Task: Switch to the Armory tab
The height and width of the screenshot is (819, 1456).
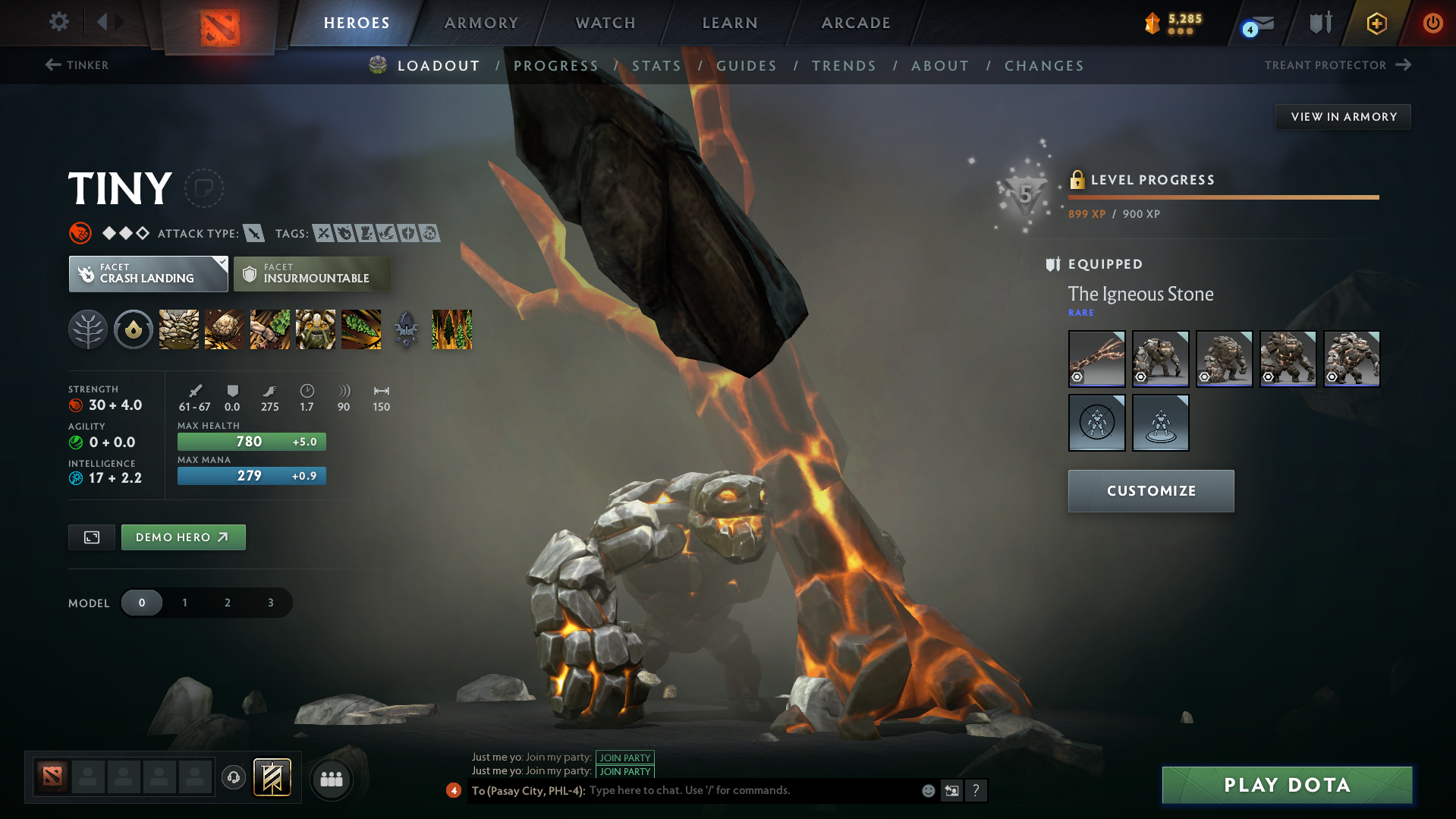Action: coord(481,23)
